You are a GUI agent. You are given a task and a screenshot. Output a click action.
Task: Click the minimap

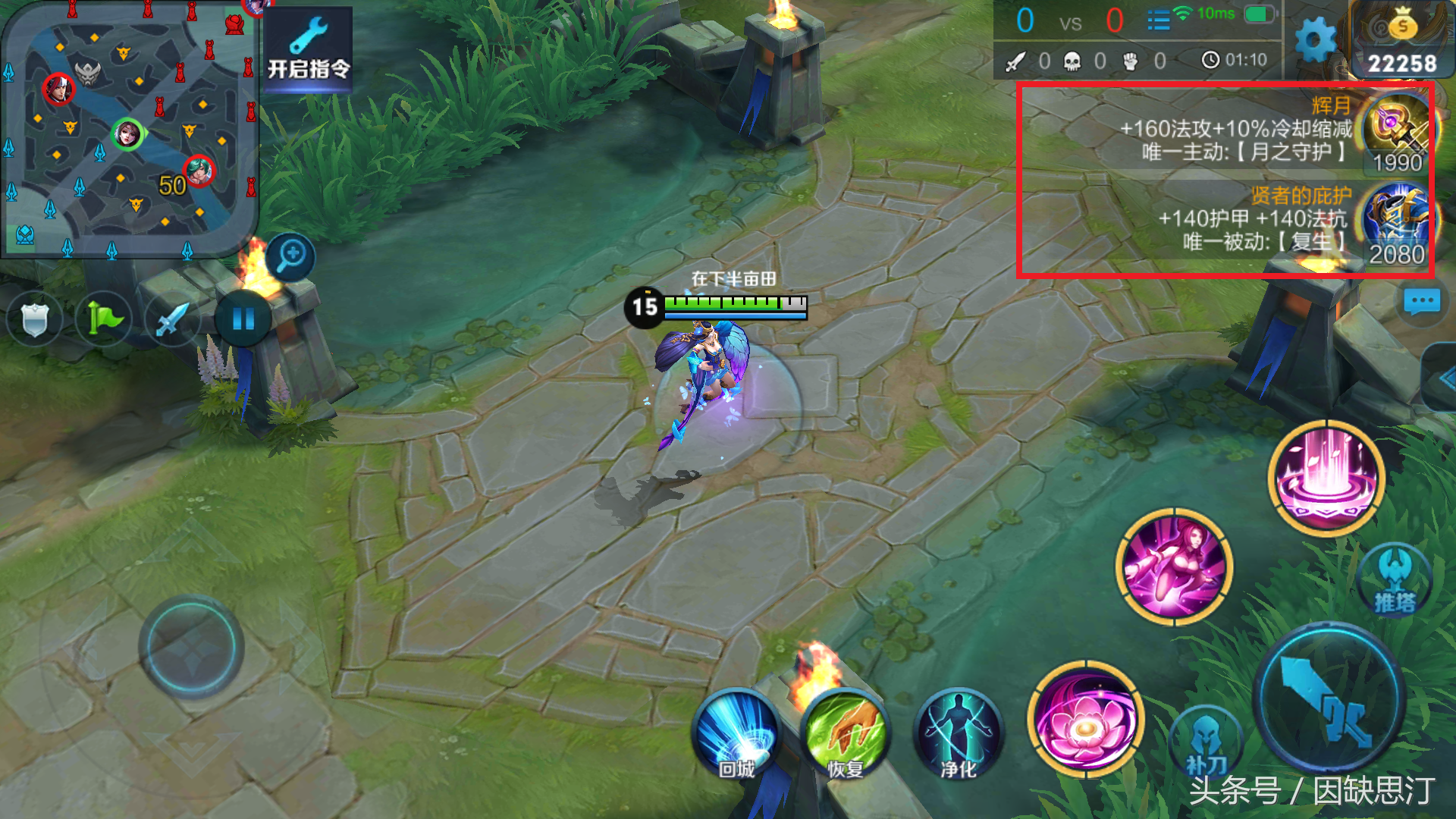coord(129,129)
